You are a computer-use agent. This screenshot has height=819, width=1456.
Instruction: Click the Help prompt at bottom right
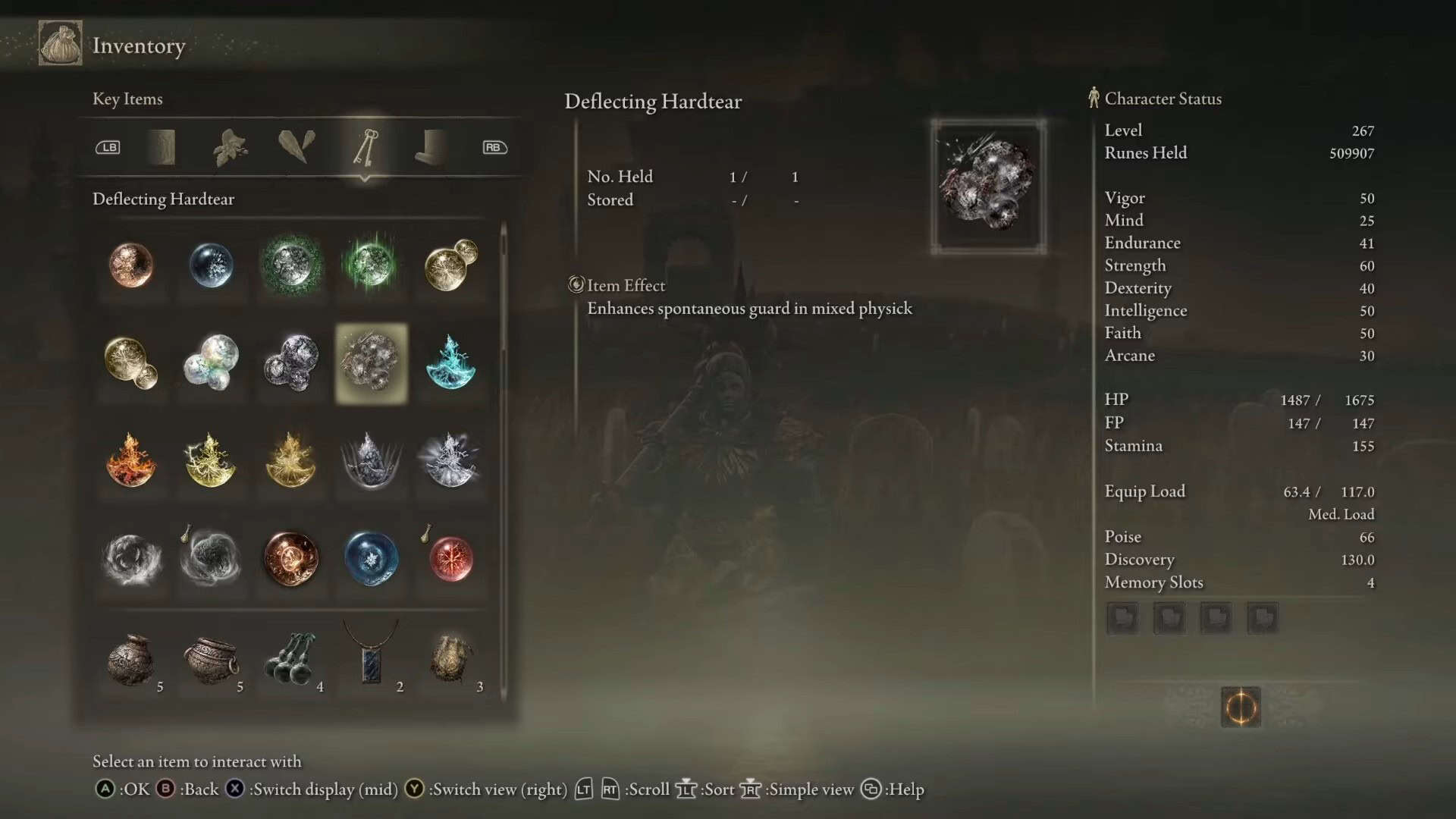coord(902,789)
